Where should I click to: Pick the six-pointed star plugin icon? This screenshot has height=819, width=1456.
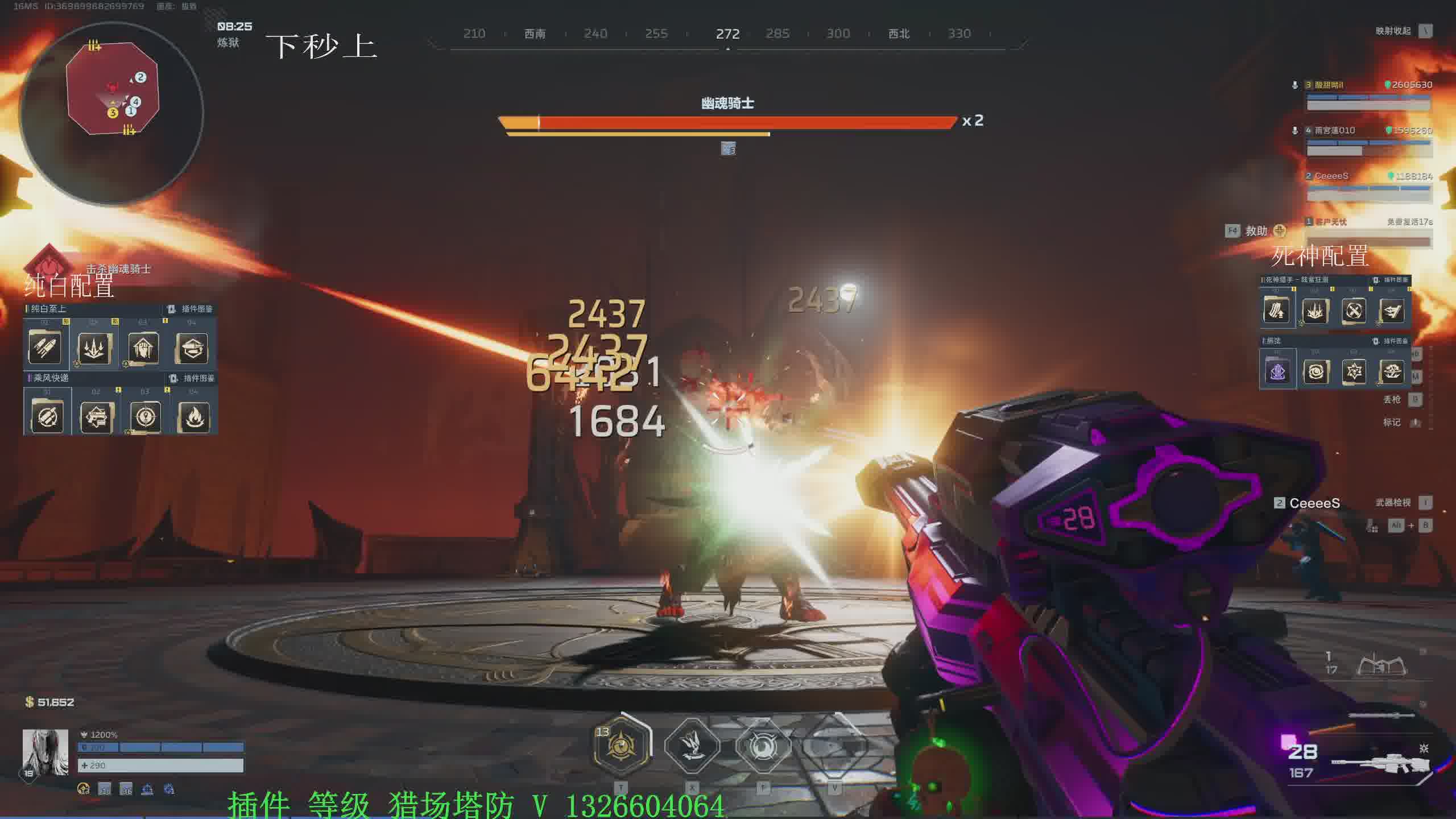[1354, 372]
